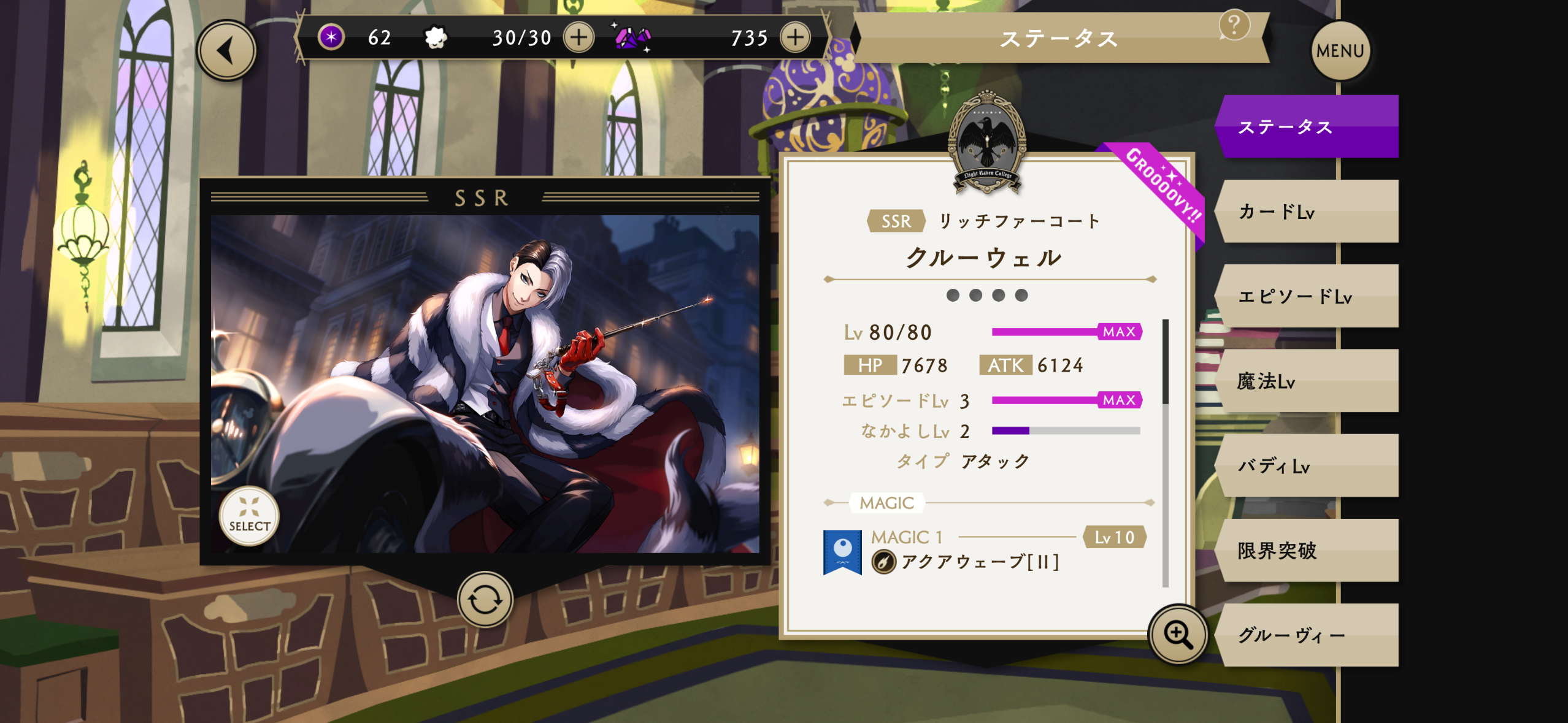Enlarge the SSR Crewel card illustration
This screenshot has height=723, width=1568.
pyautogui.click(x=485, y=383)
